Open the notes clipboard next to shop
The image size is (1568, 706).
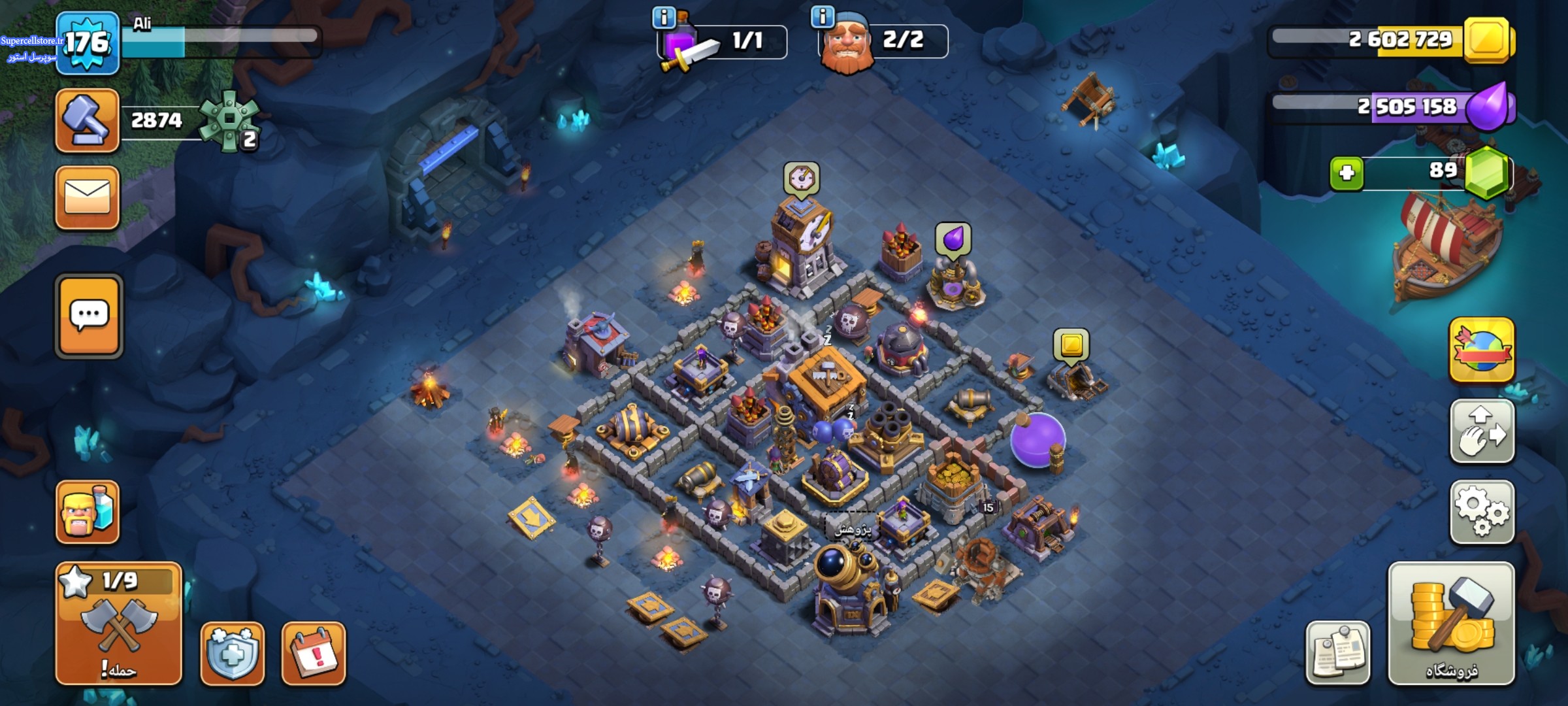[x=1337, y=652]
